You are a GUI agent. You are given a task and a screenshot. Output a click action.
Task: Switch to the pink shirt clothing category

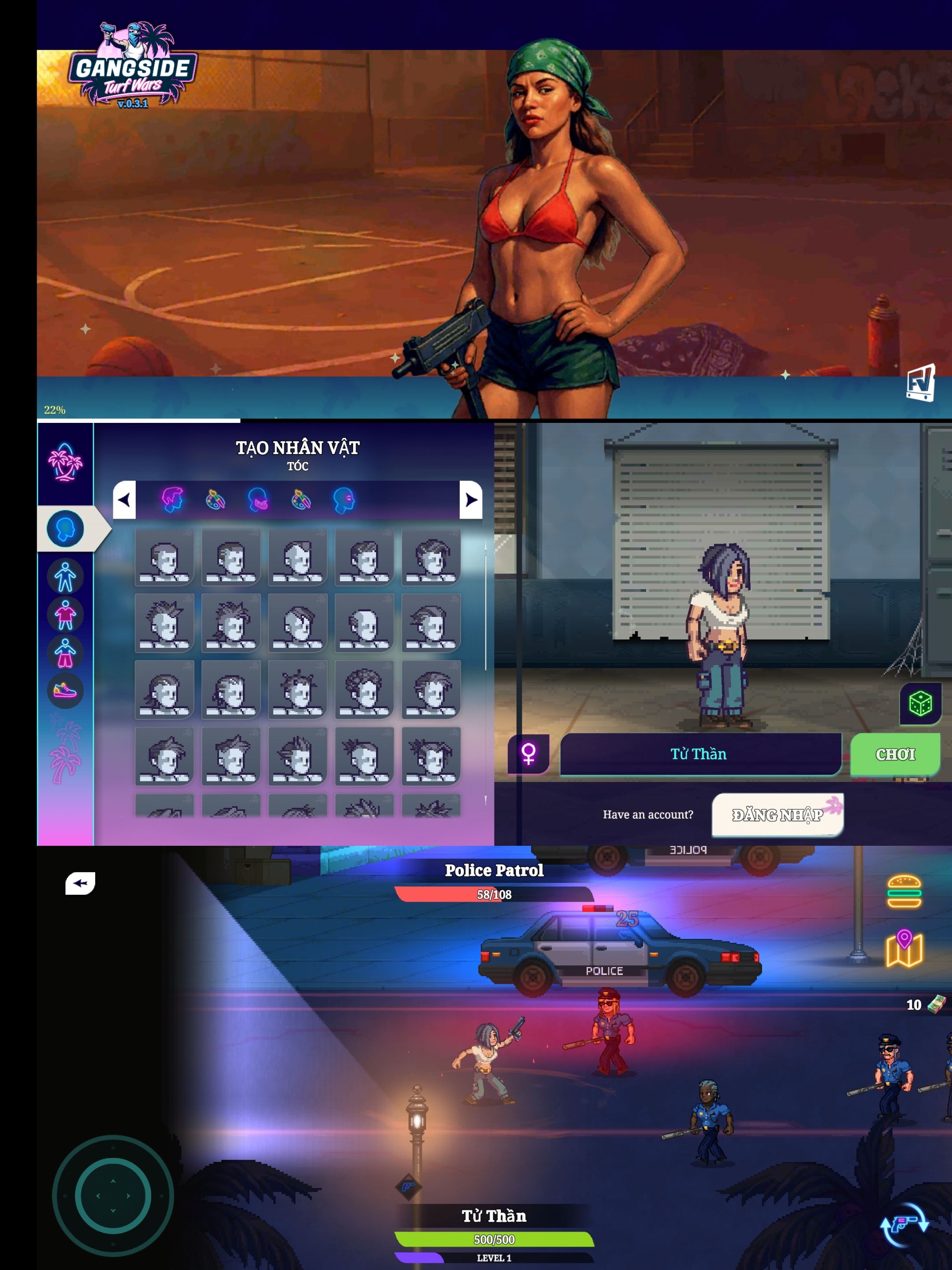coord(65,614)
